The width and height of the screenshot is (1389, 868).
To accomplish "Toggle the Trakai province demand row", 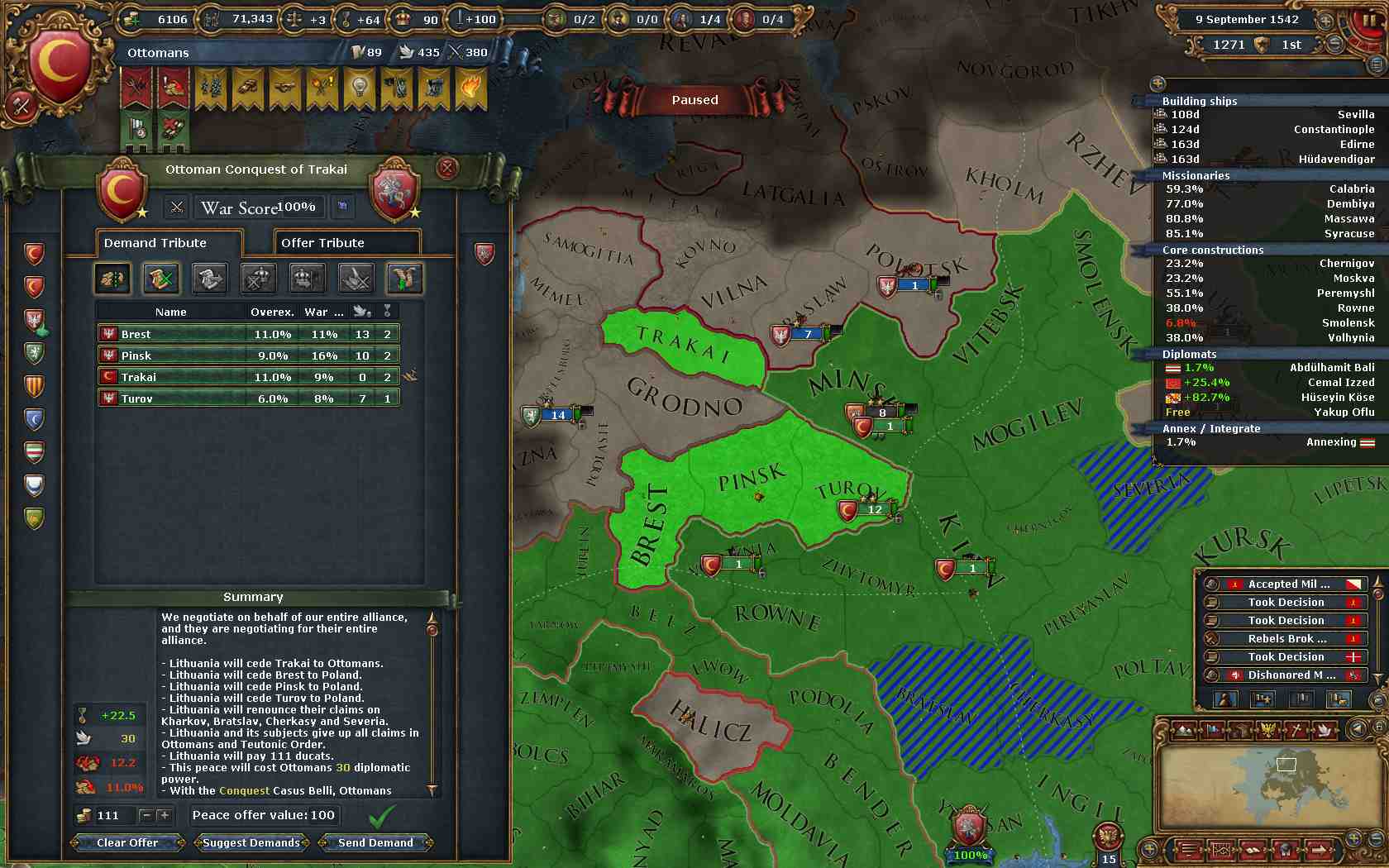I will pyautogui.click(x=248, y=377).
